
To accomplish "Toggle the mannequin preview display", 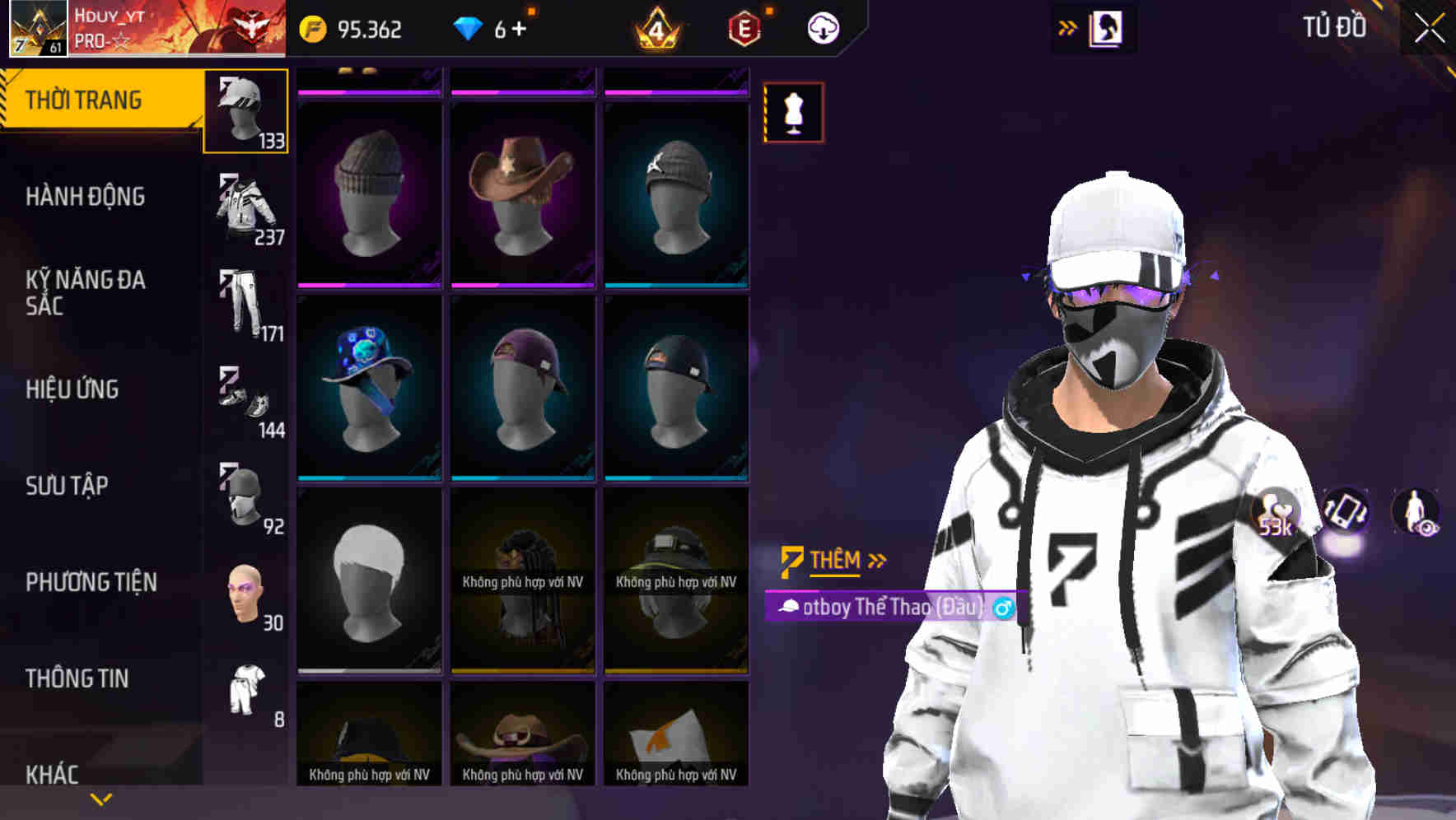I will point(794,113).
